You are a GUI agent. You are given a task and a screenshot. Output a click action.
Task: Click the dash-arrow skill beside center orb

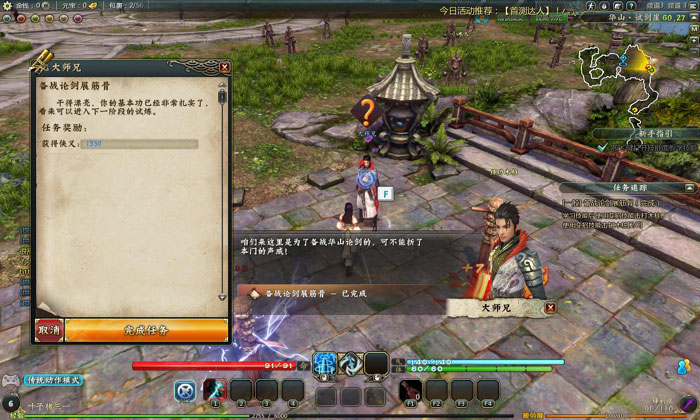click(x=350, y=365)
